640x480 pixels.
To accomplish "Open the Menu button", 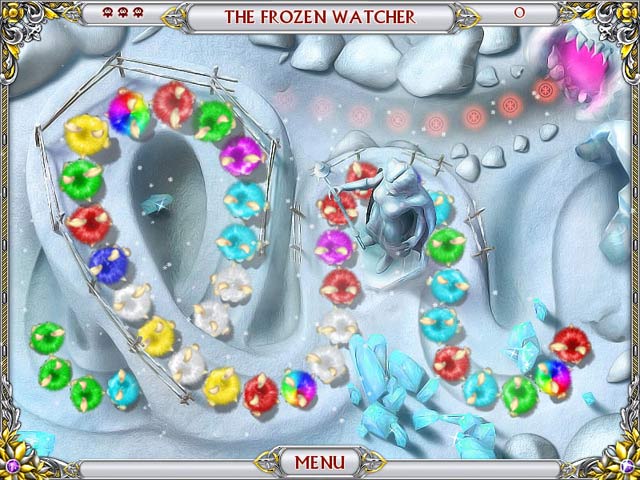I will pyautogui.click(x=319, y=462).
